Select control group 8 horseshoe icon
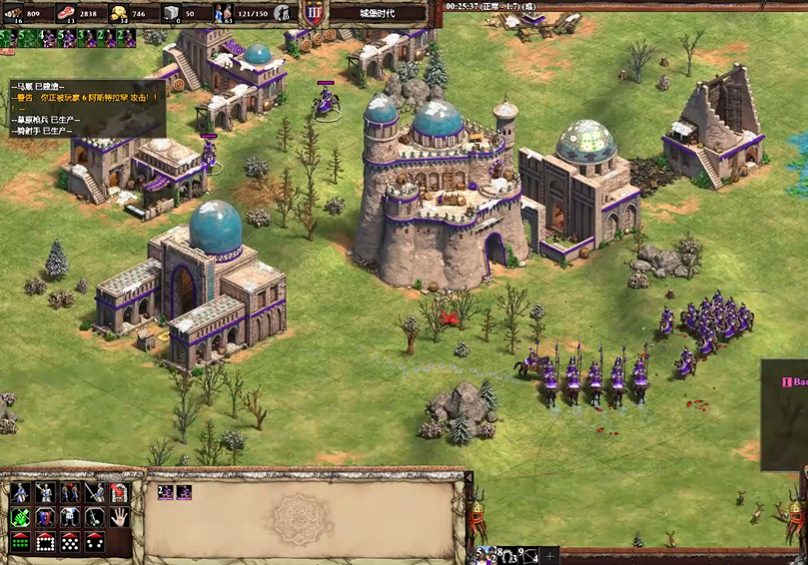 click(x=506, y=555)
